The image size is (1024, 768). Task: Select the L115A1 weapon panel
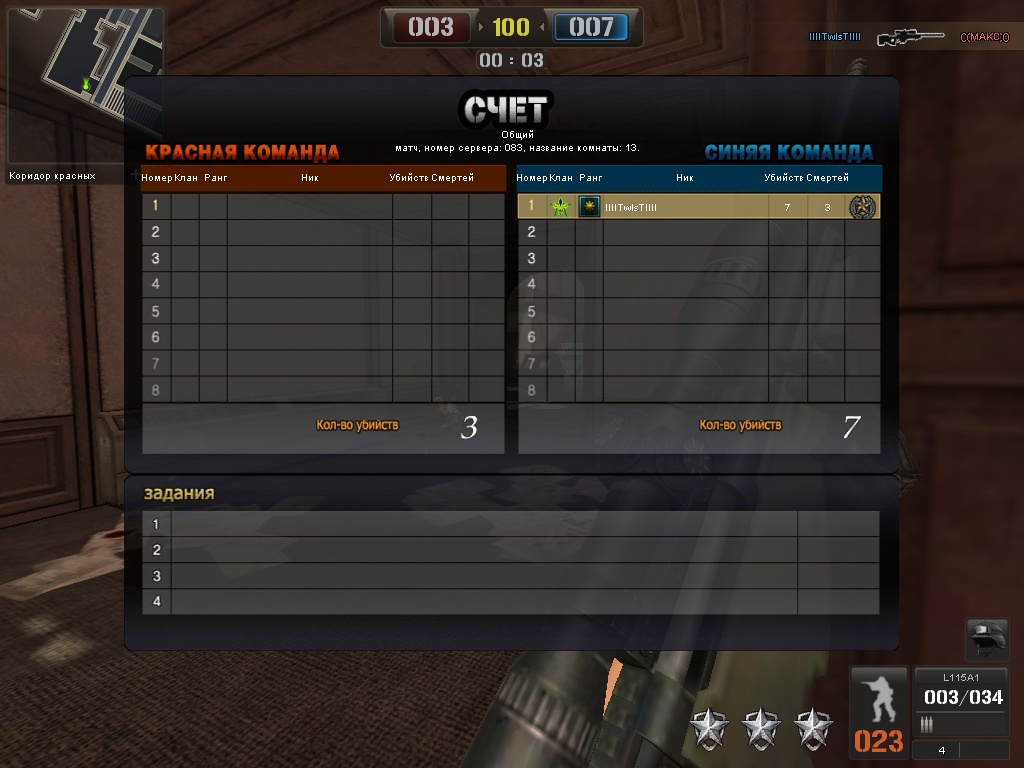click(961, 701)
